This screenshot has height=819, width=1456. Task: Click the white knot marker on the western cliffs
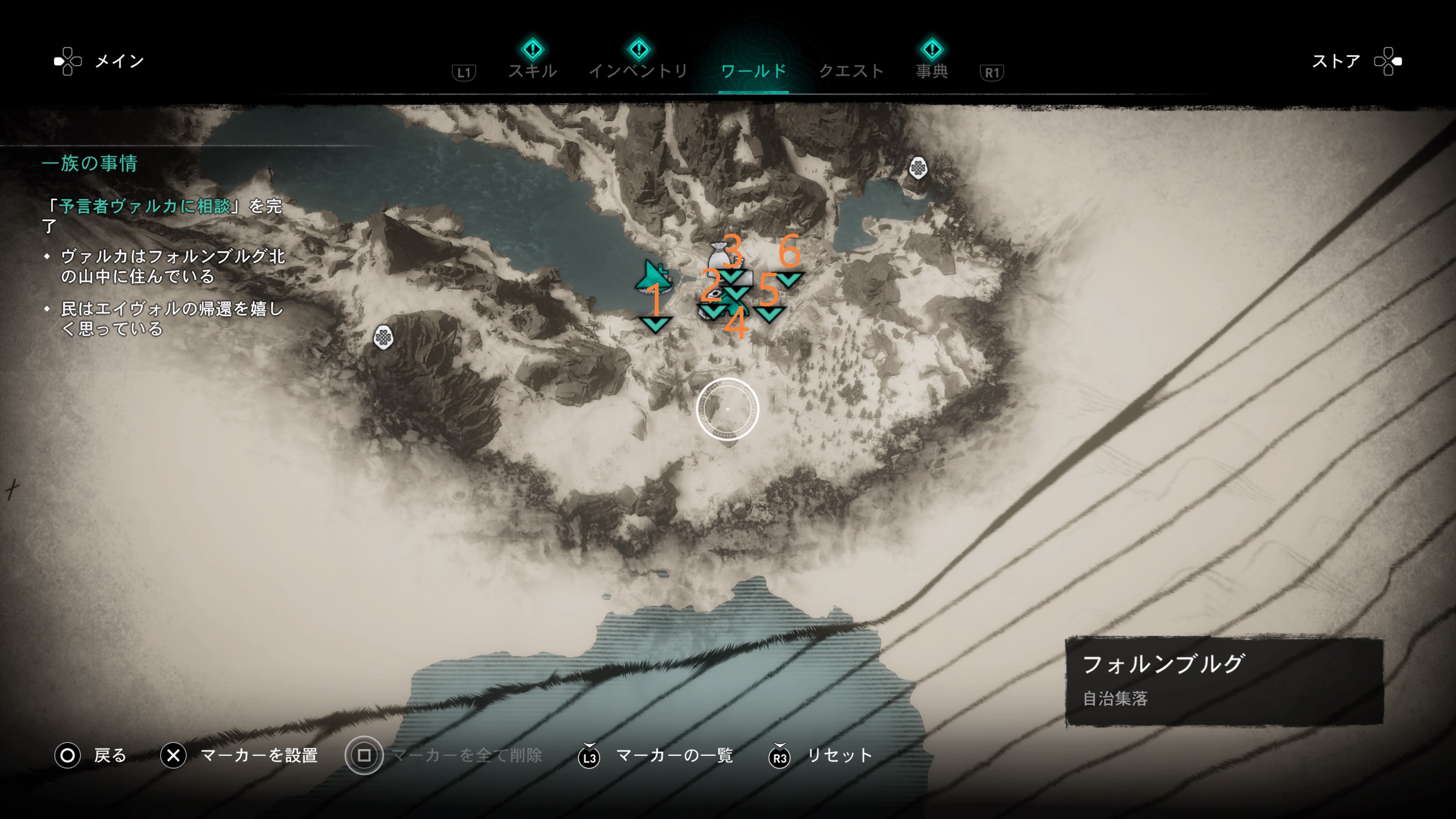pos(383,337)
